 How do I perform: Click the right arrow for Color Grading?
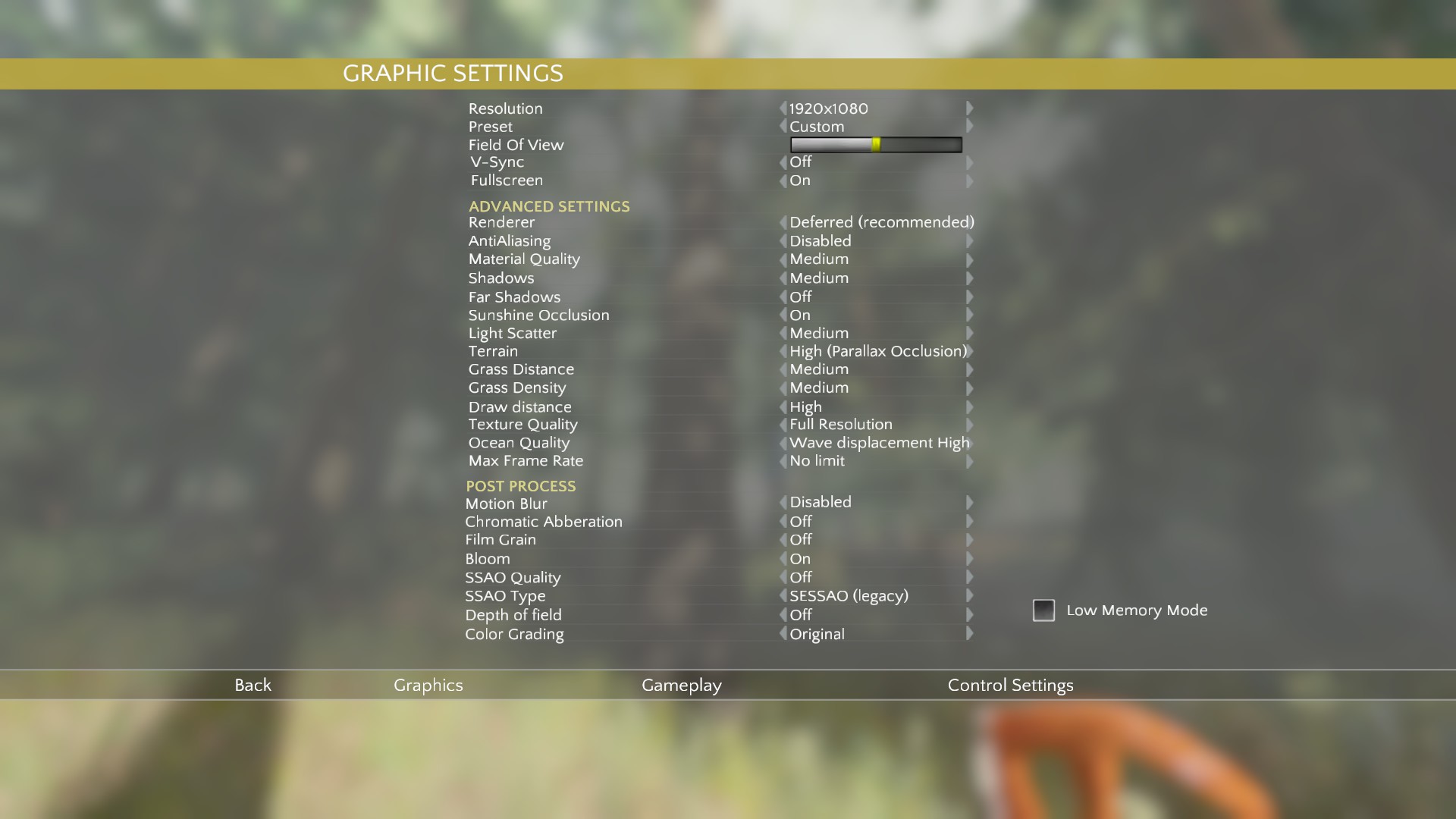tap(969, 634)
